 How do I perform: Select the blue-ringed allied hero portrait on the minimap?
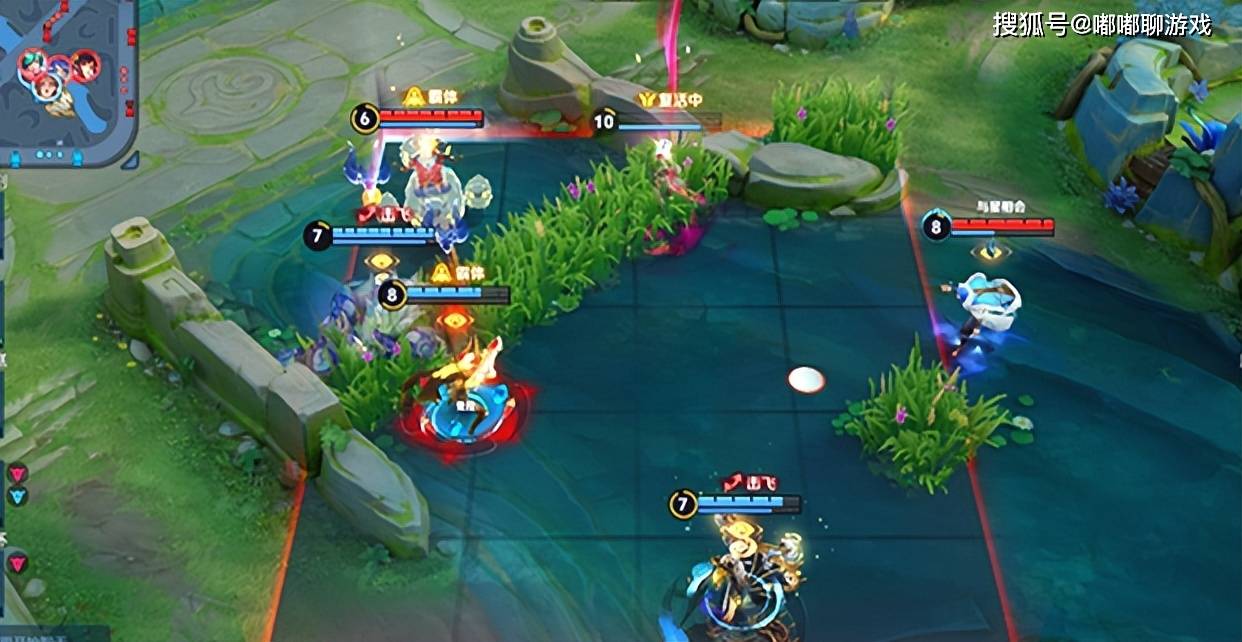click(x=46, y=89)
